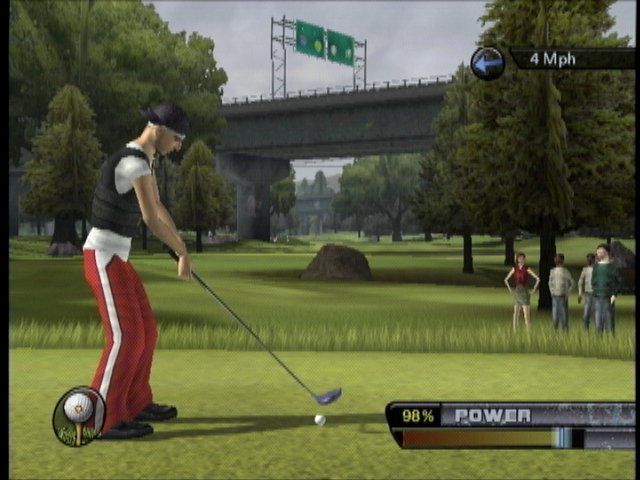Click the ball-on-tee lie icon
This screenshot has height=480, width=640.
[78, 415]
